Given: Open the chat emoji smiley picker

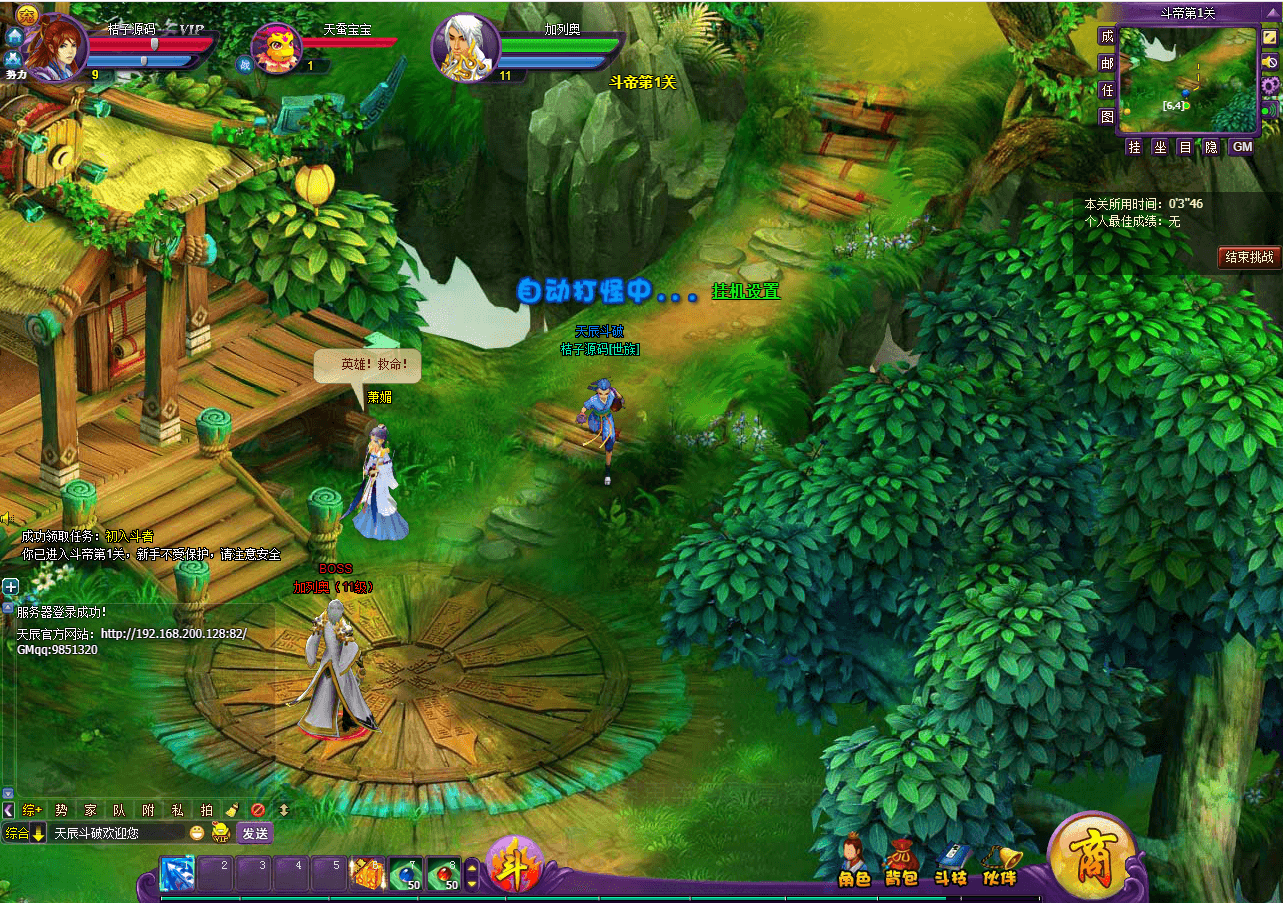Looking at the screenshot, I should [x=197, y=833].
